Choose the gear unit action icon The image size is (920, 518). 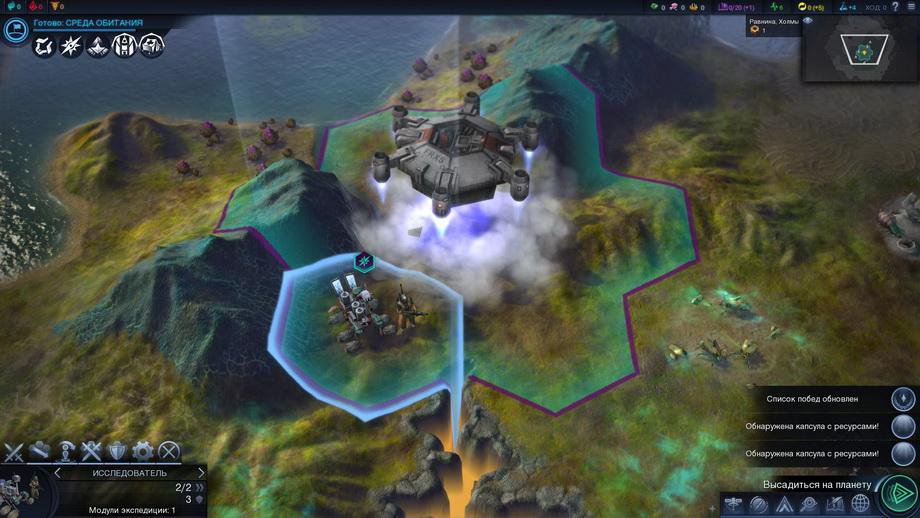pos(143,451)
